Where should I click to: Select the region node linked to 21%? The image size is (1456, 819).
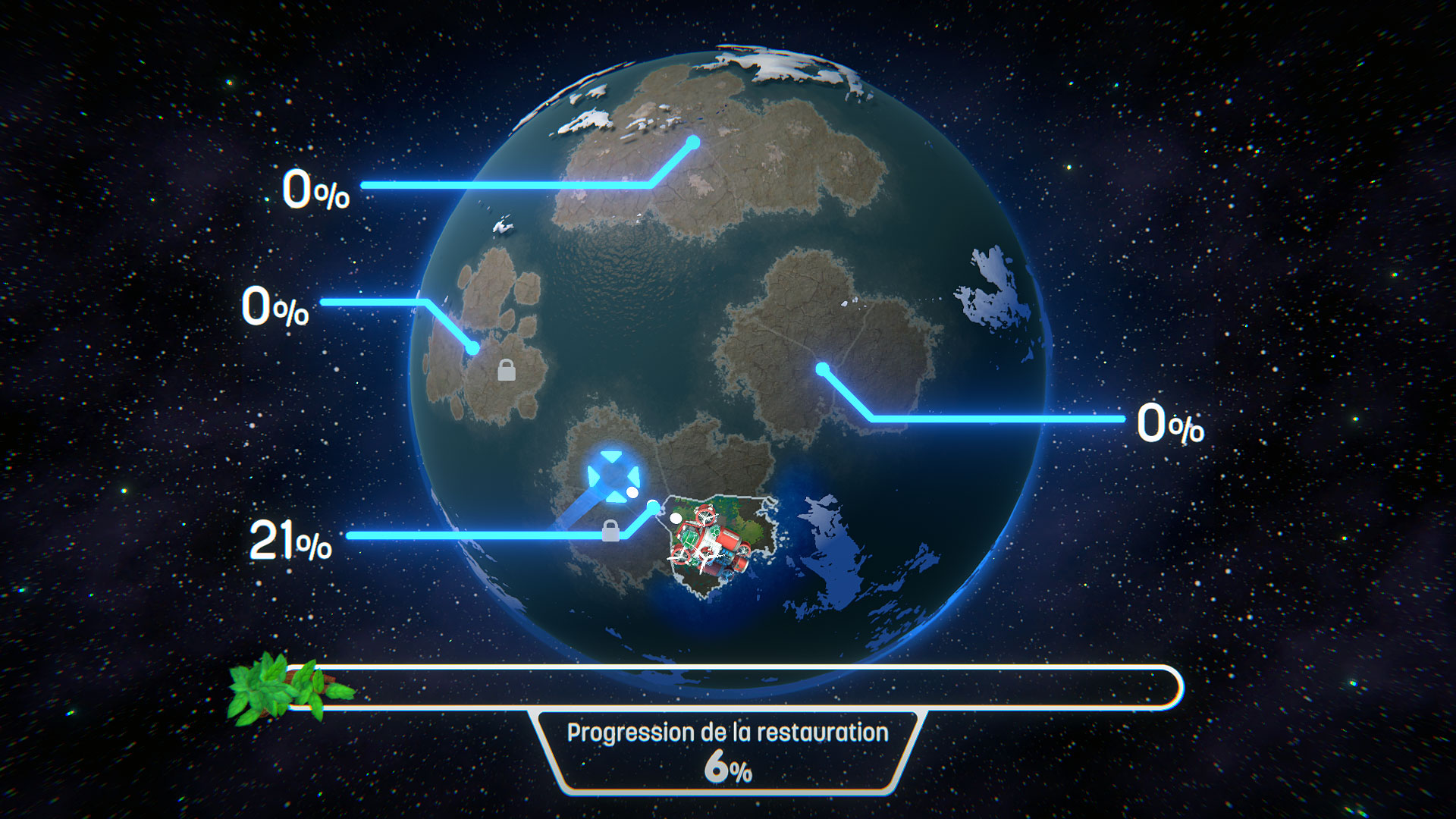pyautogui.click(x=653, y=506)
